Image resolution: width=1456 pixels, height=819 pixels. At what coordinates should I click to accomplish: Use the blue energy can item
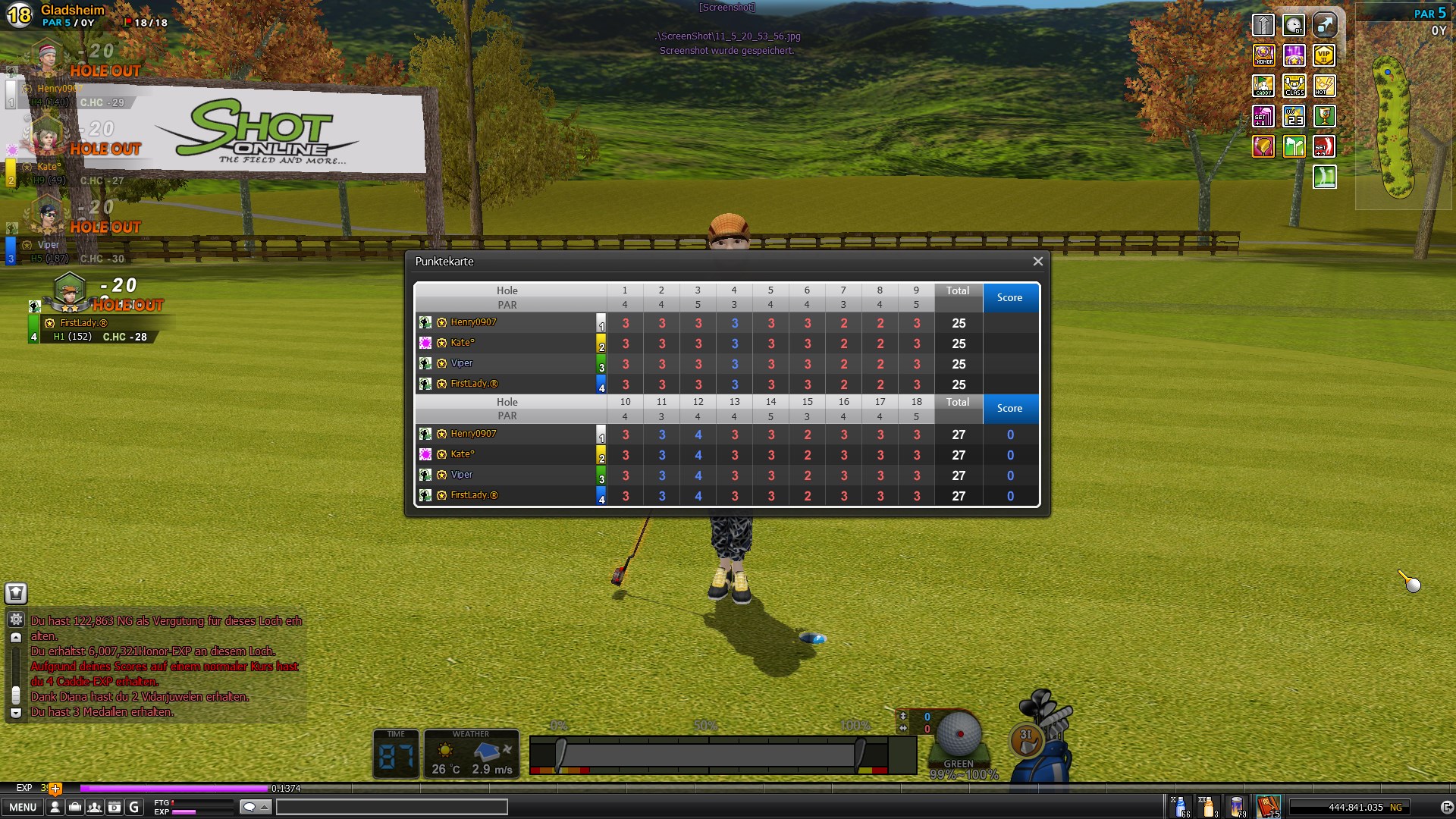(x=1238, y=807)
